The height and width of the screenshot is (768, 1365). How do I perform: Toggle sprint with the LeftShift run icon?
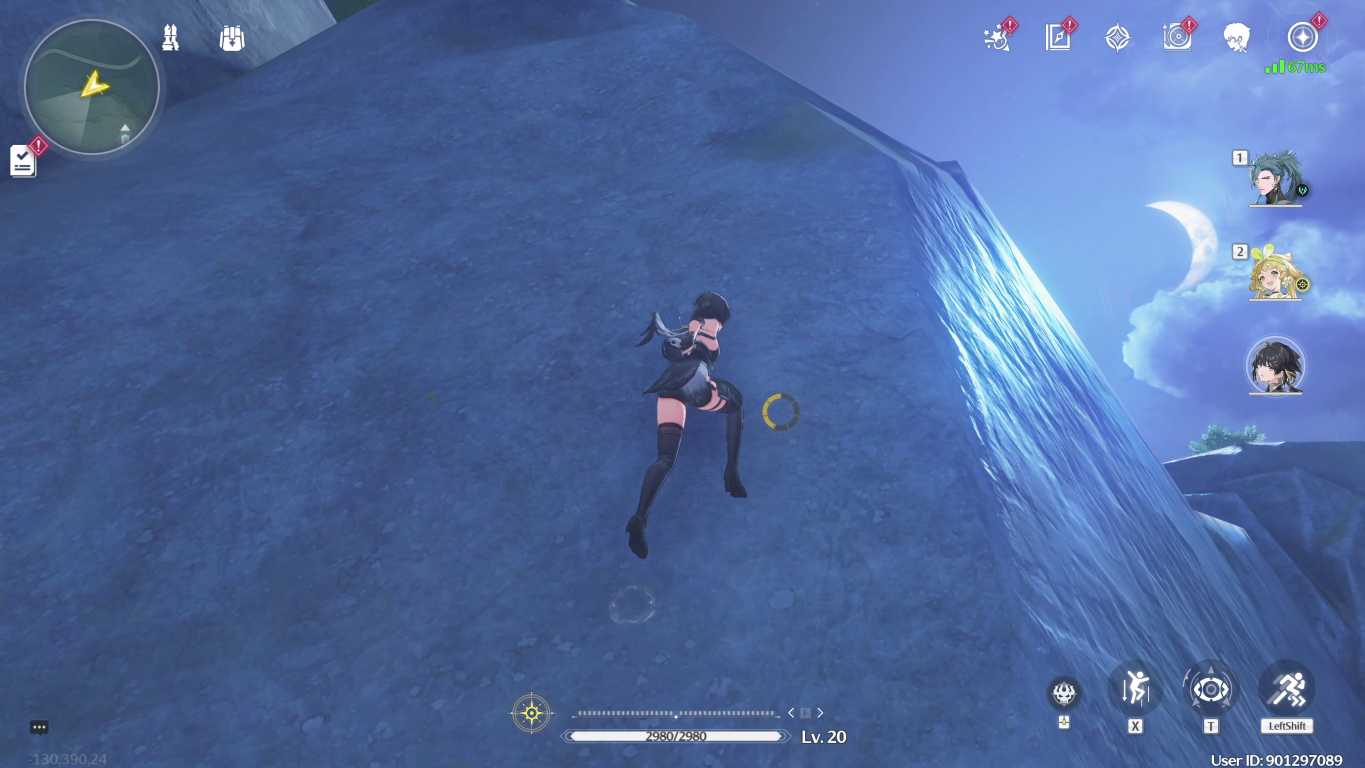(1286, 688)
